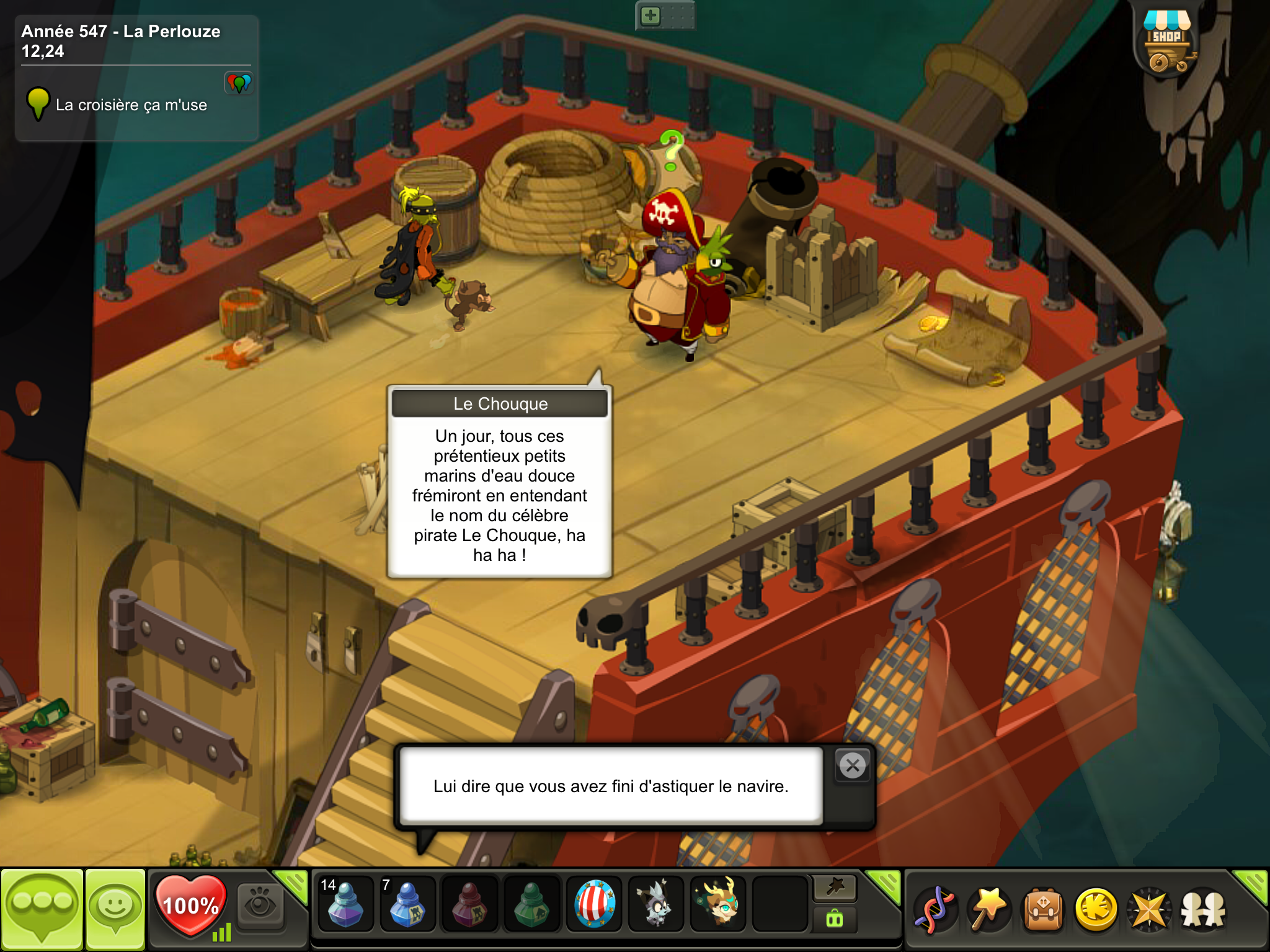This screenshot has height=952, width=1270.
Task: Open the DNA helix characteristics menu
Action: (936, 909)
